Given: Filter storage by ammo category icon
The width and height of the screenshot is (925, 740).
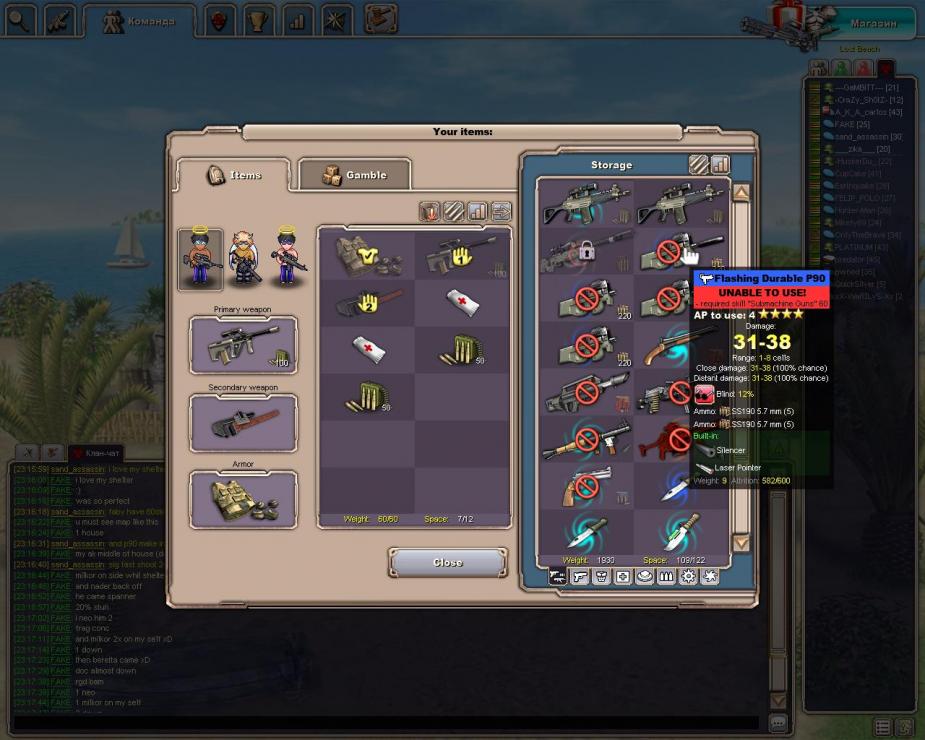Looking at the screenshot, I should pos(667,577).
